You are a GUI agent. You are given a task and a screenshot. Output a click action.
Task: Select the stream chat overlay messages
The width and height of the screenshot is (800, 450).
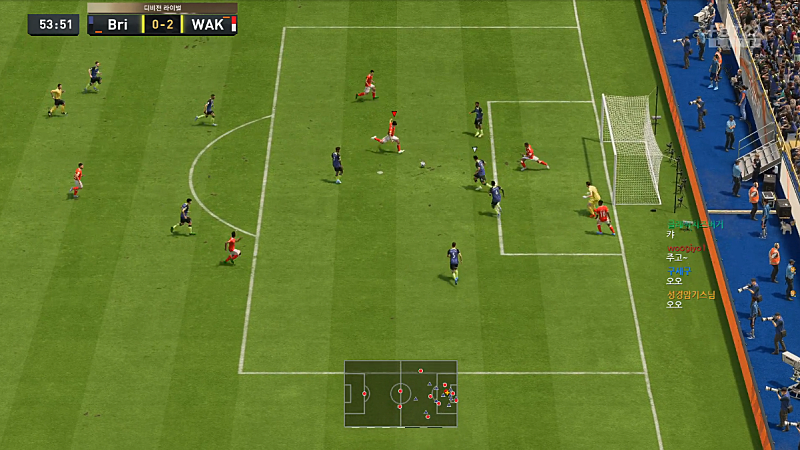point(692,263)
